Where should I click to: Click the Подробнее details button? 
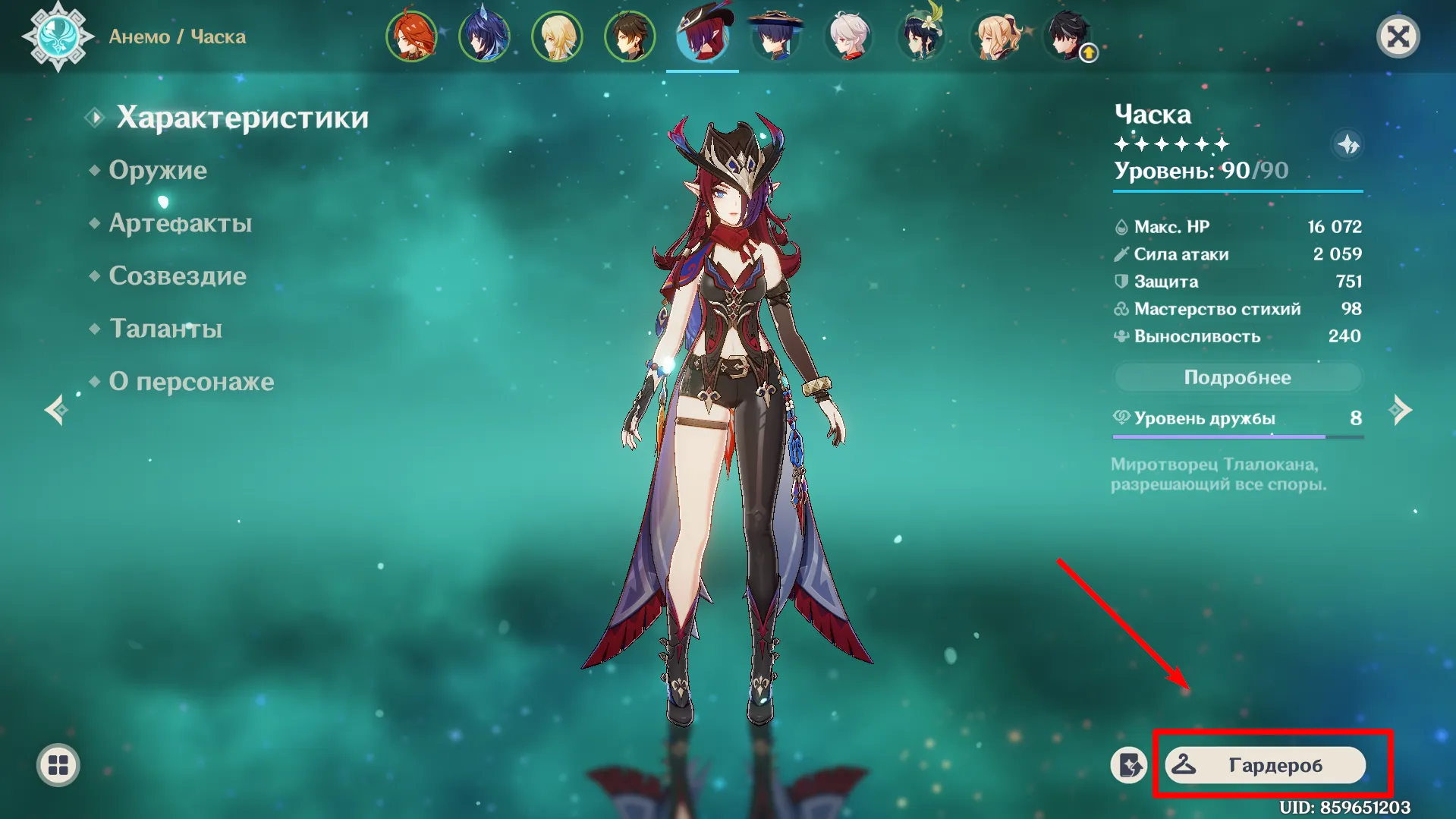[x=1237, y=377]
